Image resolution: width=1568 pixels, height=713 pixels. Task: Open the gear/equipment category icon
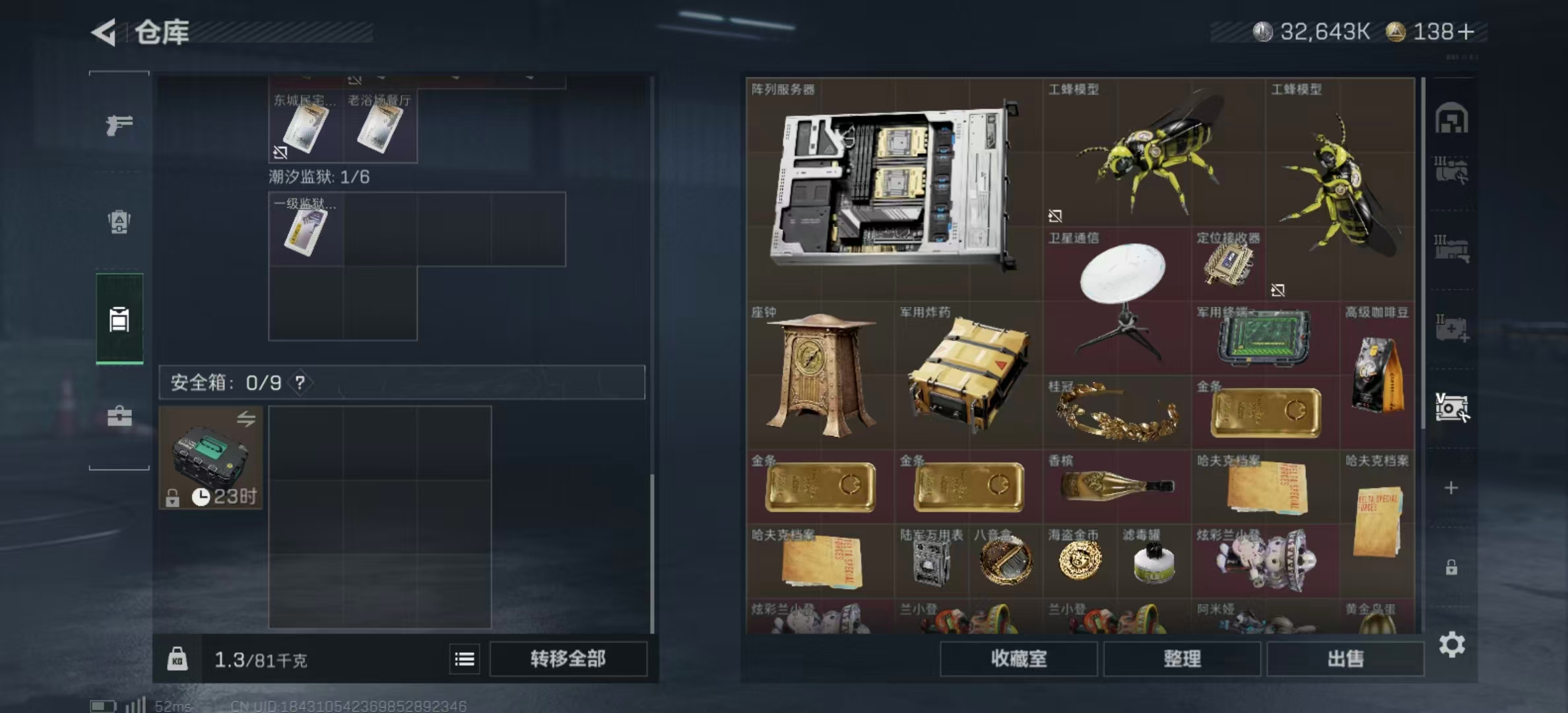coord(119,221)
